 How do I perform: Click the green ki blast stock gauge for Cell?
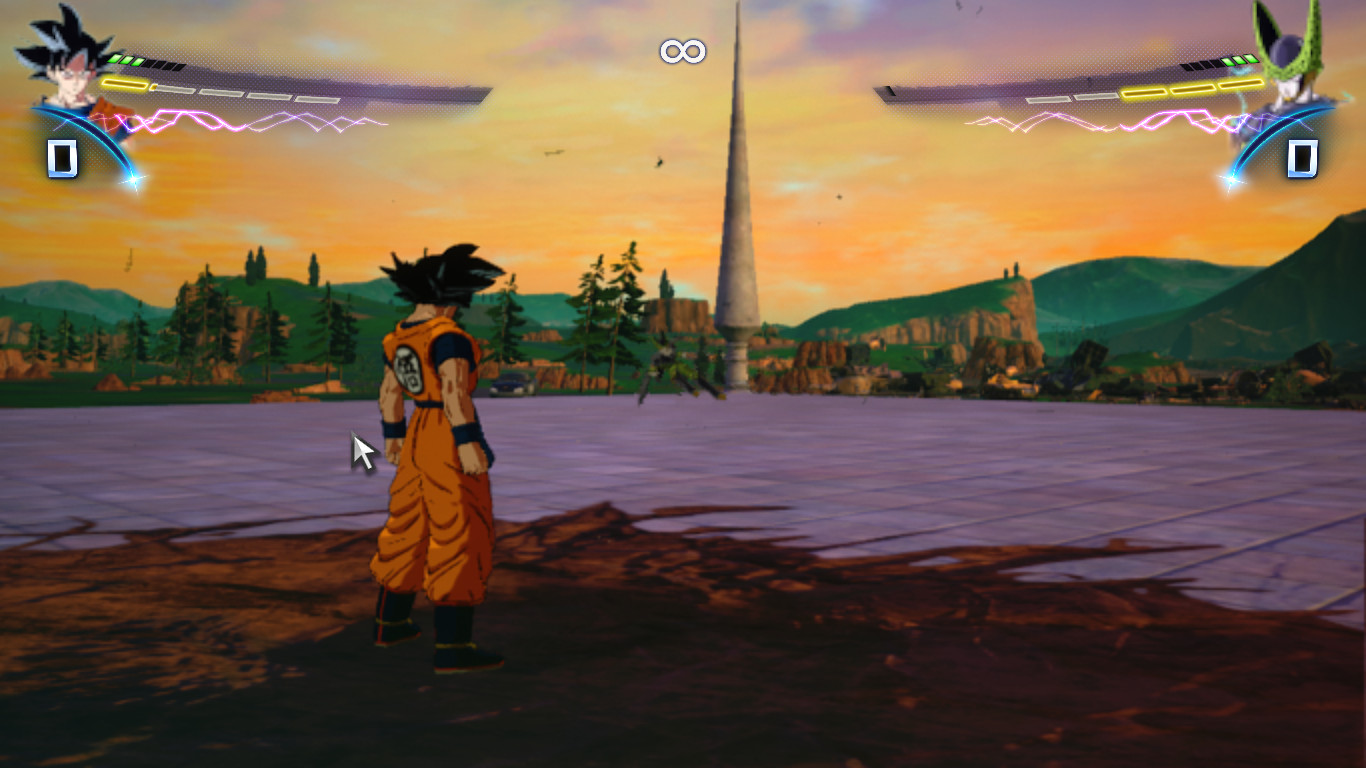point(1240,58)
